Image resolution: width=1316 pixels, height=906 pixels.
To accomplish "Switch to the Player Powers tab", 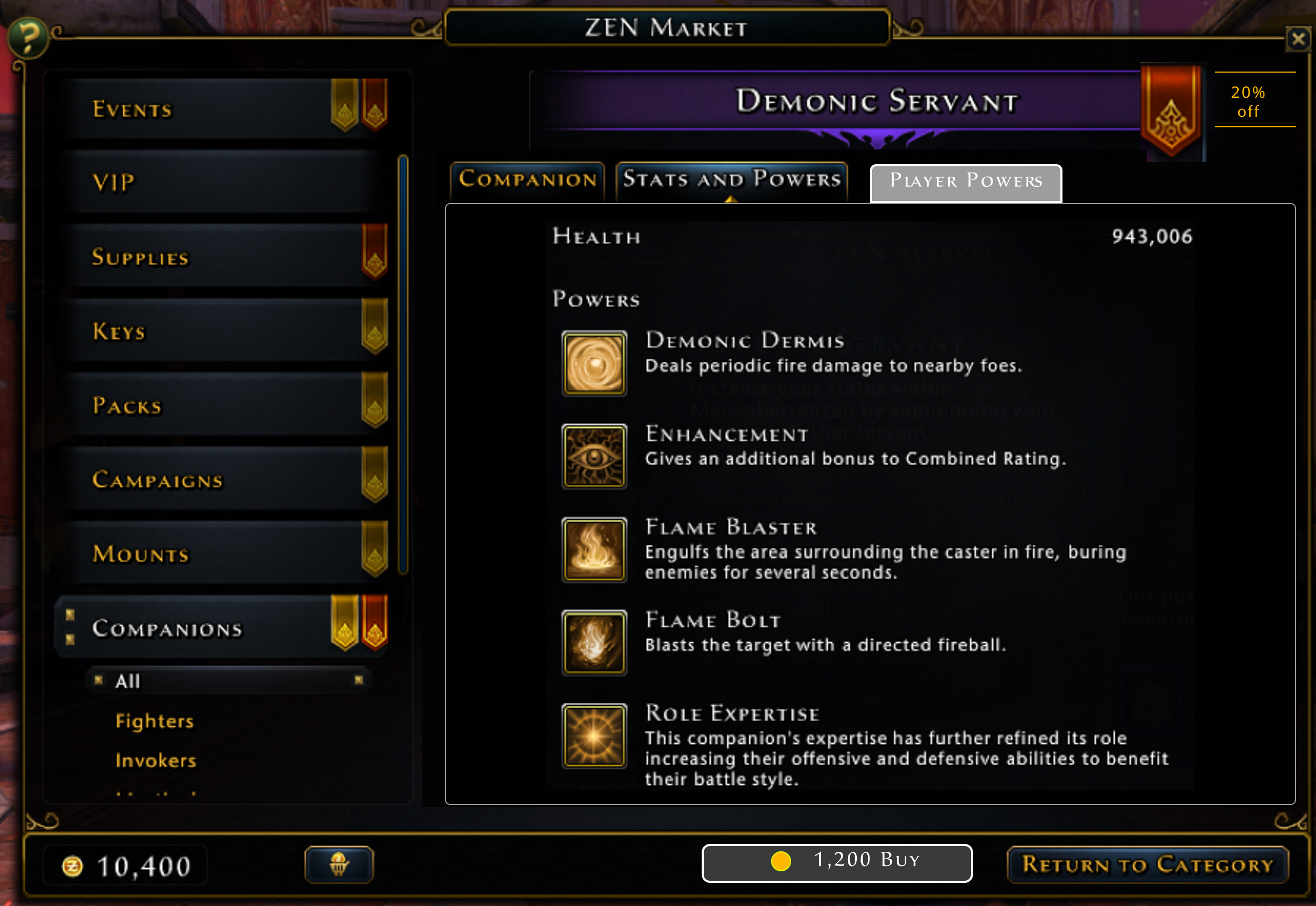I will click(x=965, y=182).
